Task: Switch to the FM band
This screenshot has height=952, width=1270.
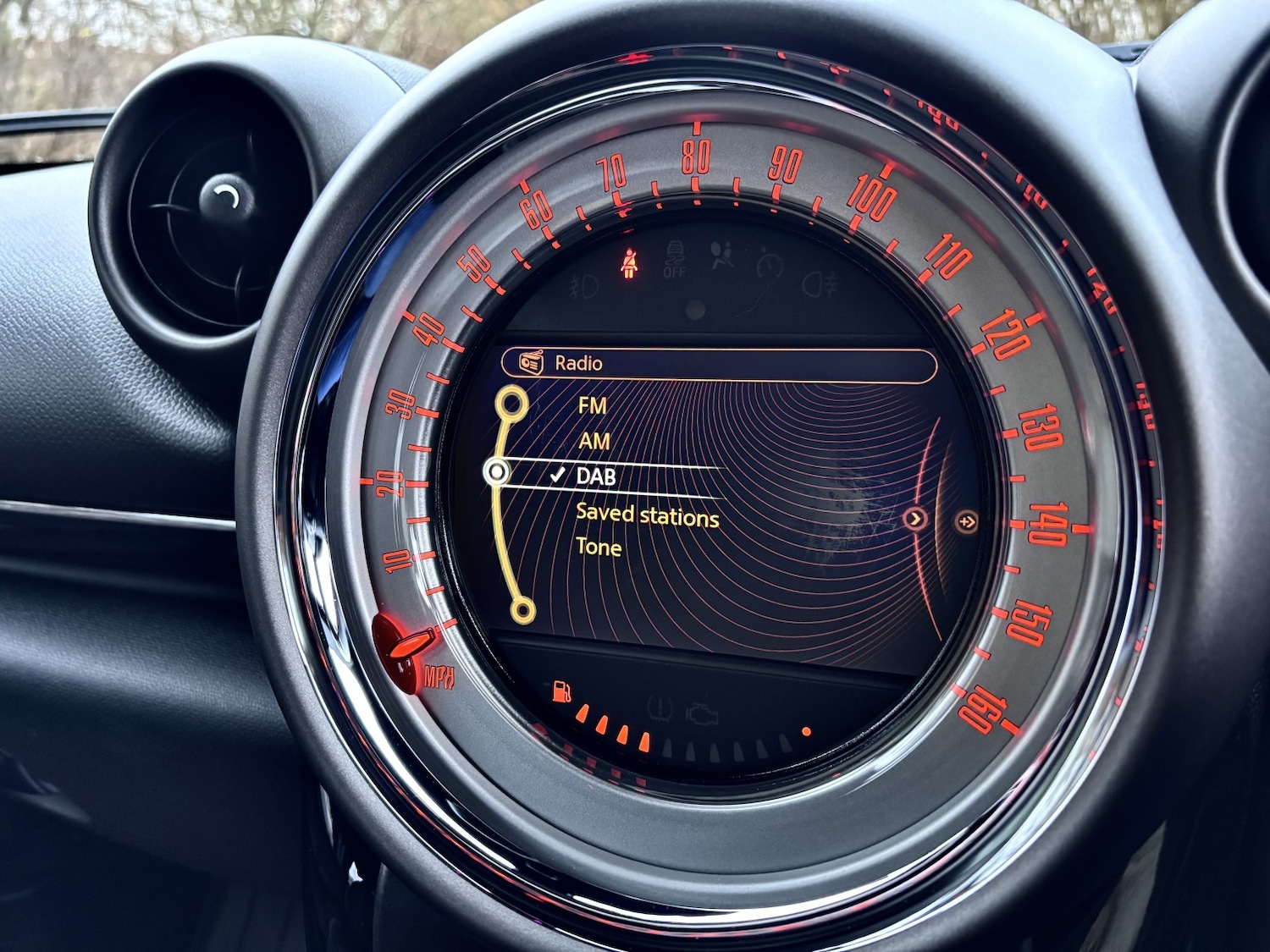Action: pyautogui.click(x=594, y=406)
